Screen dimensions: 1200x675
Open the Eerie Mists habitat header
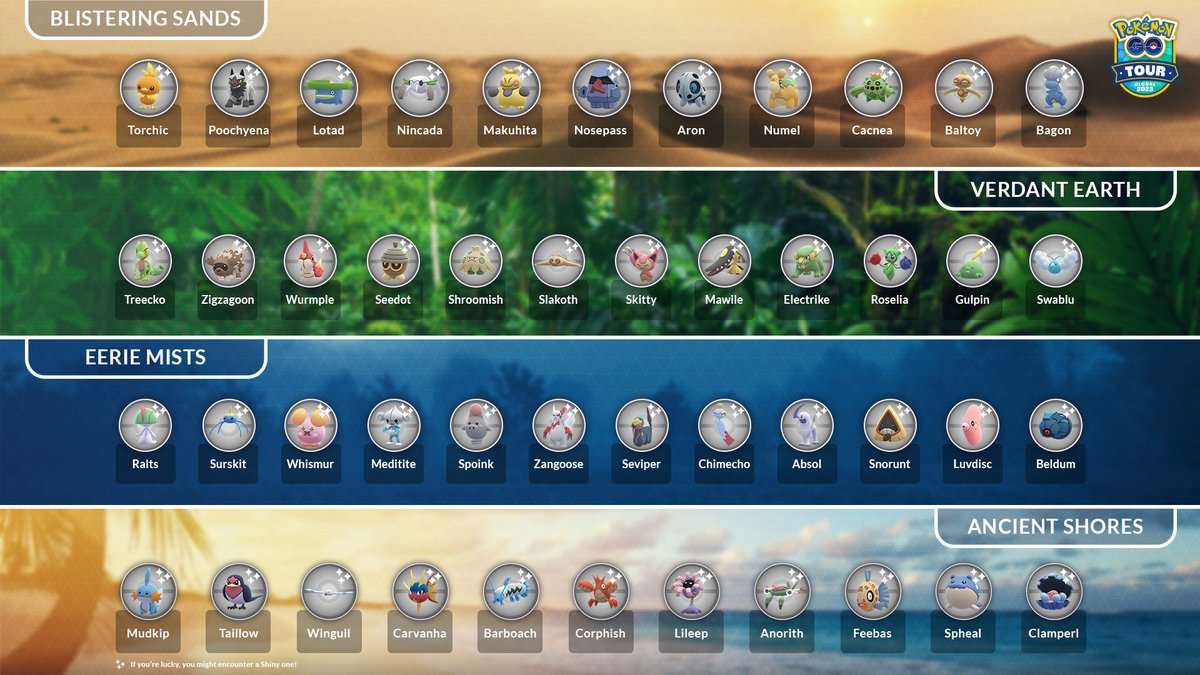pyautogui.click(x=145, y=358)
